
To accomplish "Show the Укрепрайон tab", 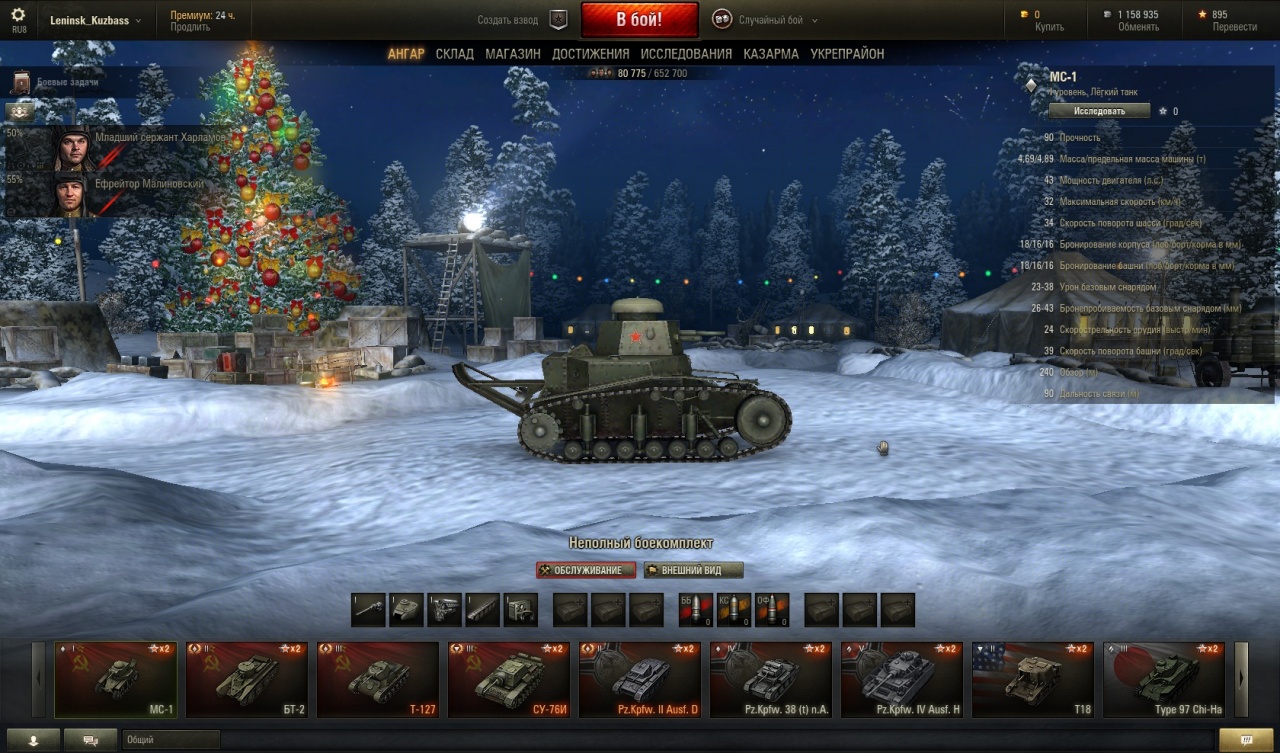I will 847,54.
